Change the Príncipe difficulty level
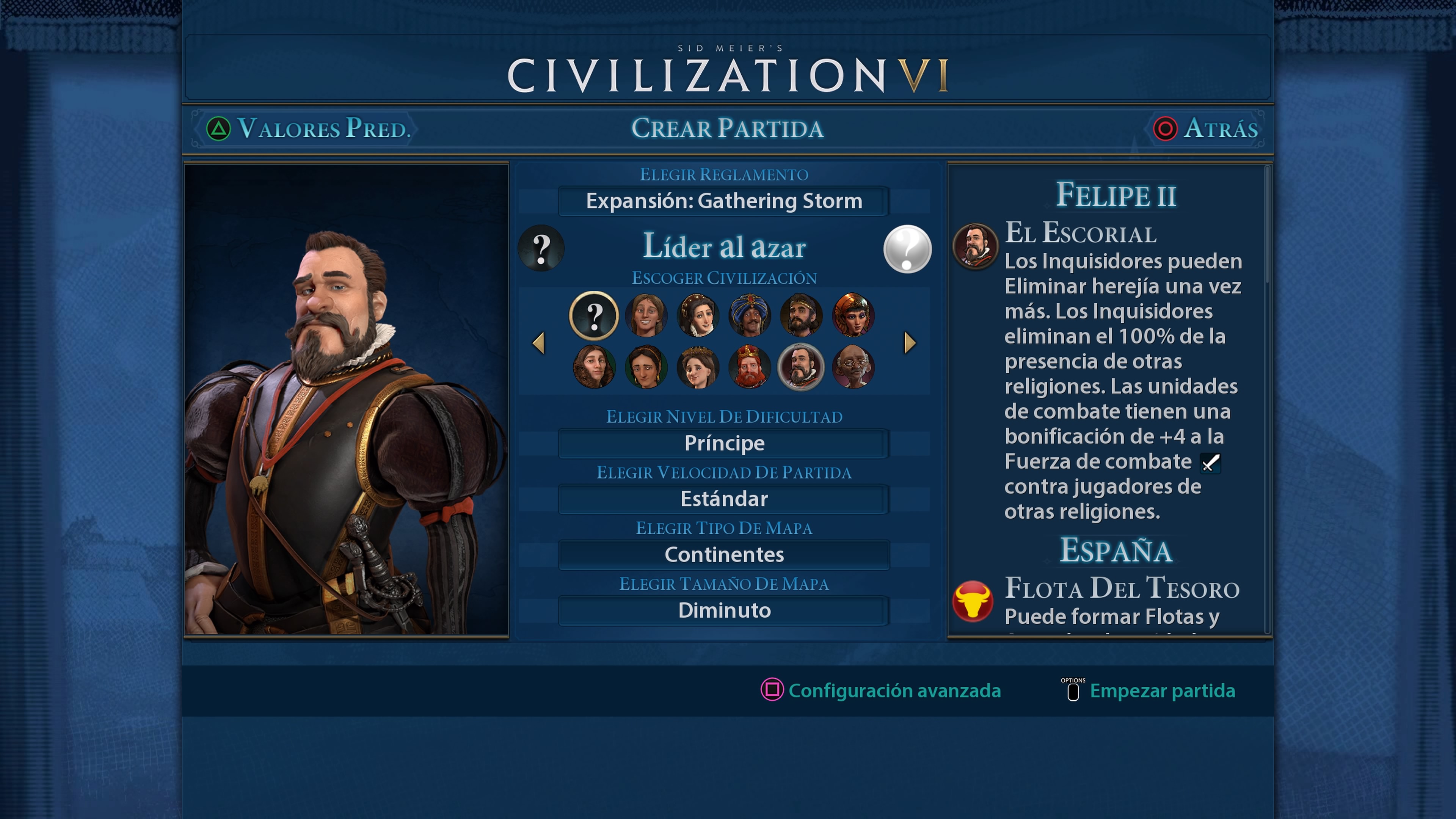 coord(723,443)
